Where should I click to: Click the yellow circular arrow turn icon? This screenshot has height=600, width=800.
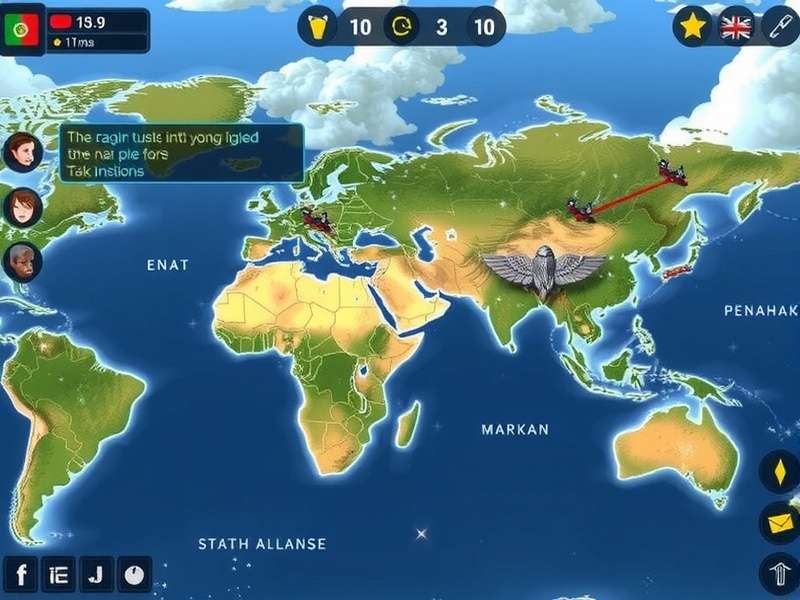pos(403,27)
